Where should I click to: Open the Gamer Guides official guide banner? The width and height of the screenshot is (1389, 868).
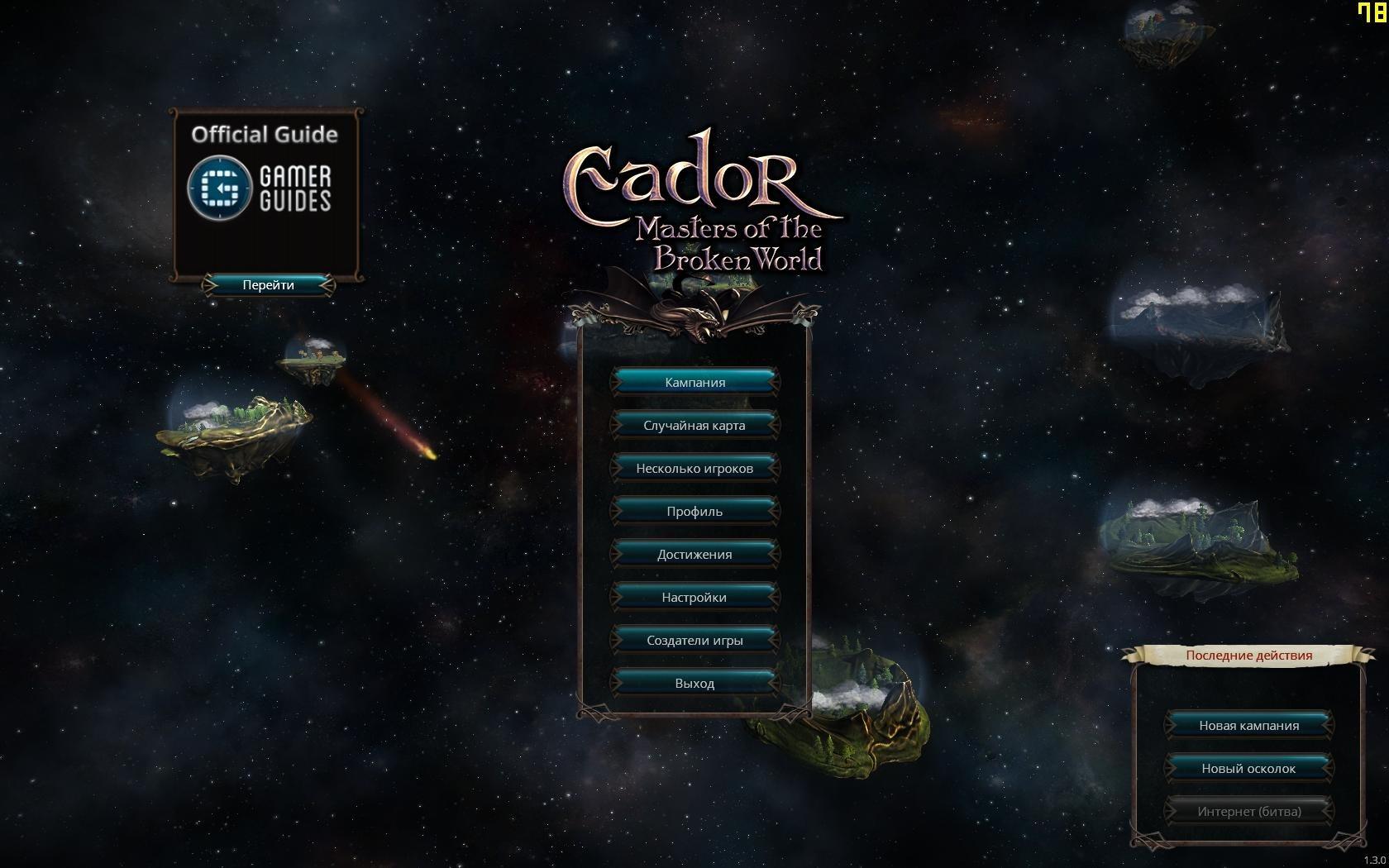(x=265, y=188)
